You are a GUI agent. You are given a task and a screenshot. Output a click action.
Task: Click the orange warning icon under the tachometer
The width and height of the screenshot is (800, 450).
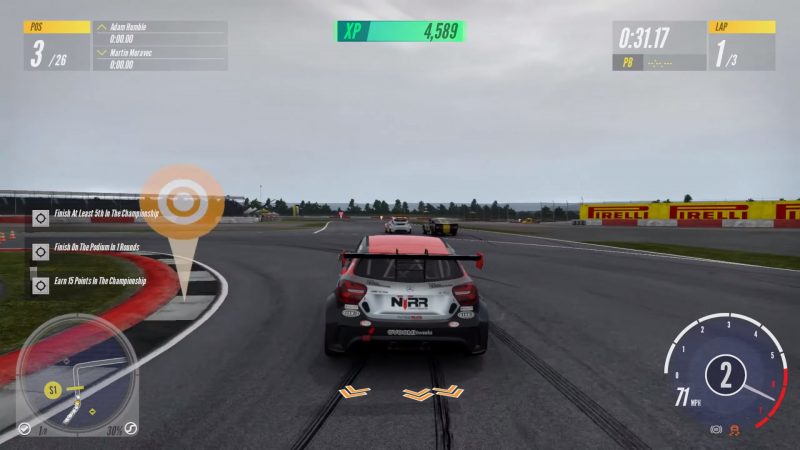735,429
